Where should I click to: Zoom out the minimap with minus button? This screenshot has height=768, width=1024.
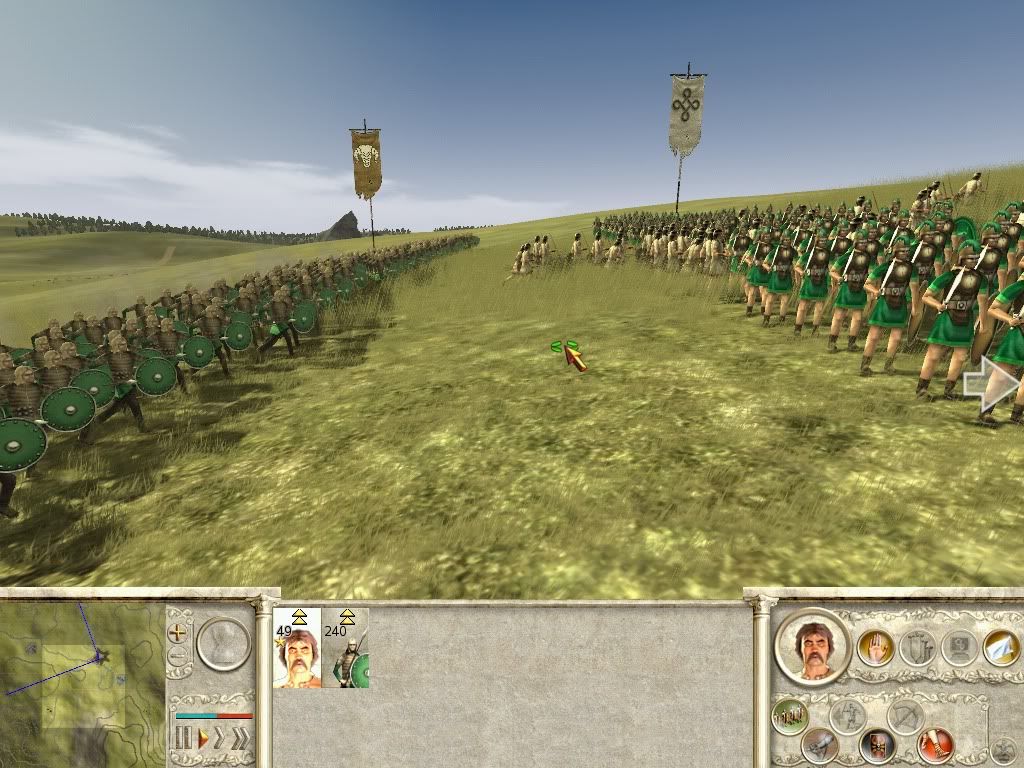[x=178, y=657]
